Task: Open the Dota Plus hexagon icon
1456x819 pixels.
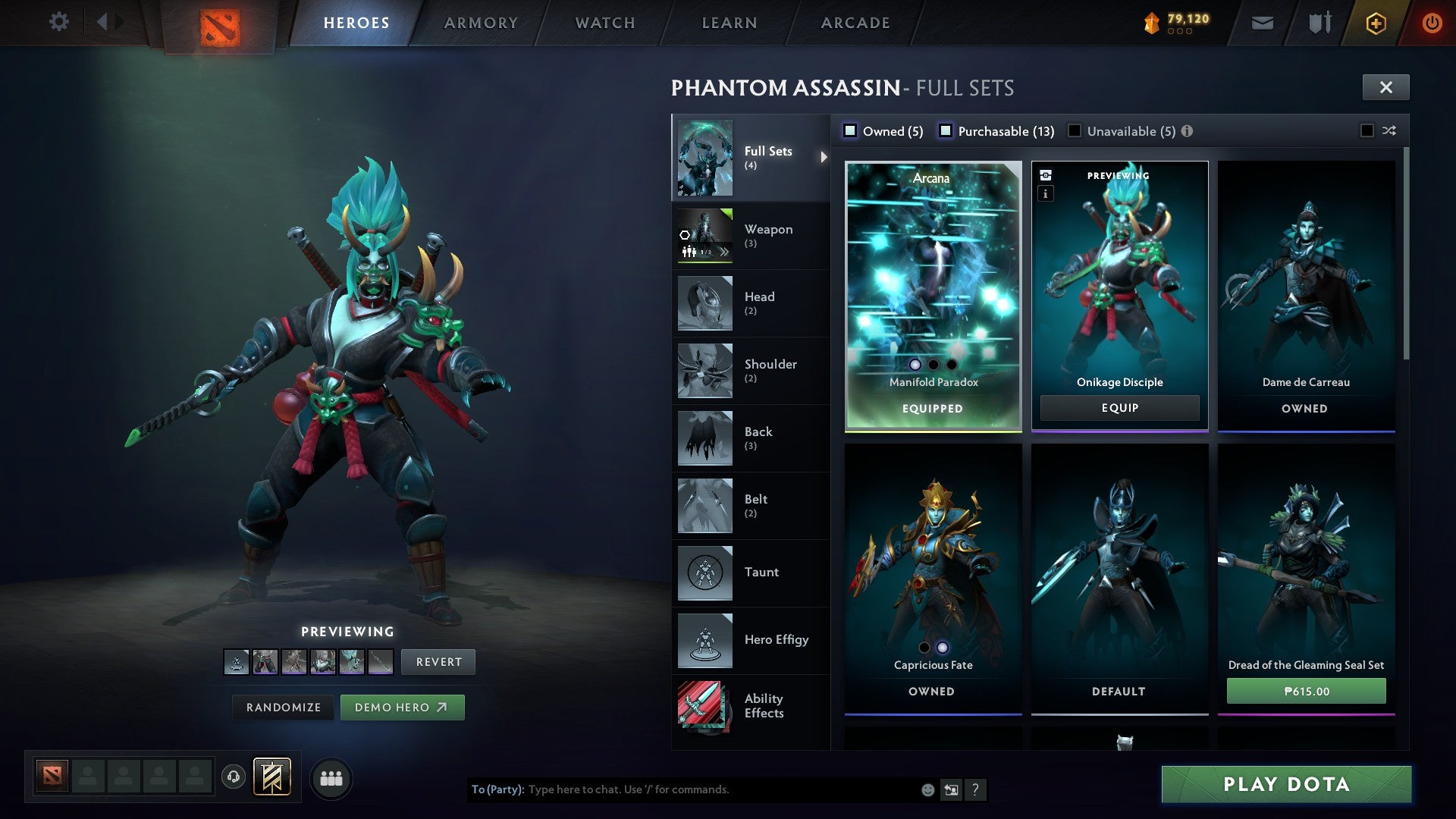Action: tap(1376, 22)
